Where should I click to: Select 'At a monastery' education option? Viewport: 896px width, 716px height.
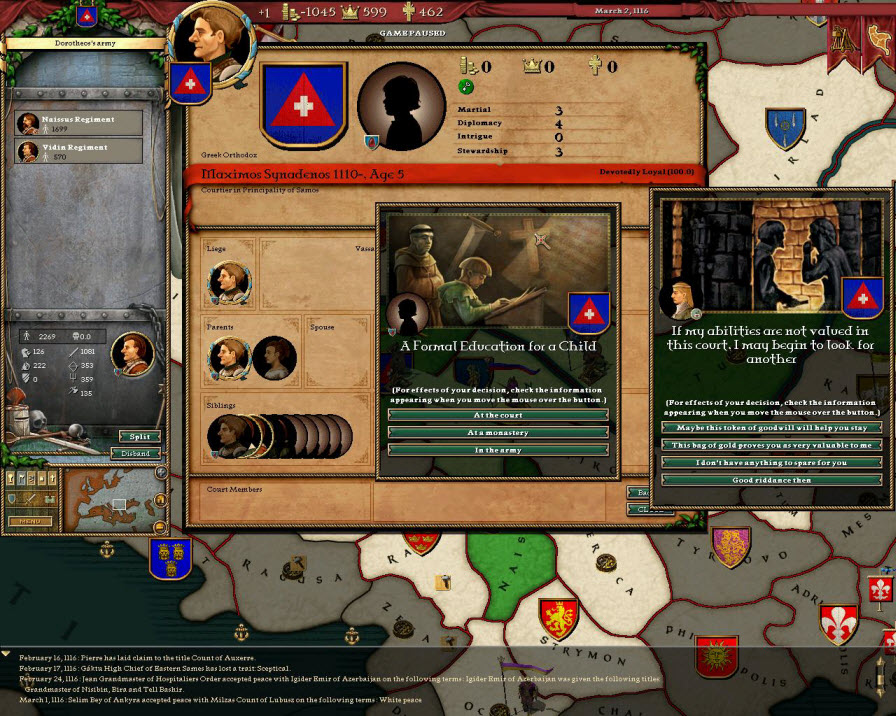pyautogui.click(x=498, y=432)
